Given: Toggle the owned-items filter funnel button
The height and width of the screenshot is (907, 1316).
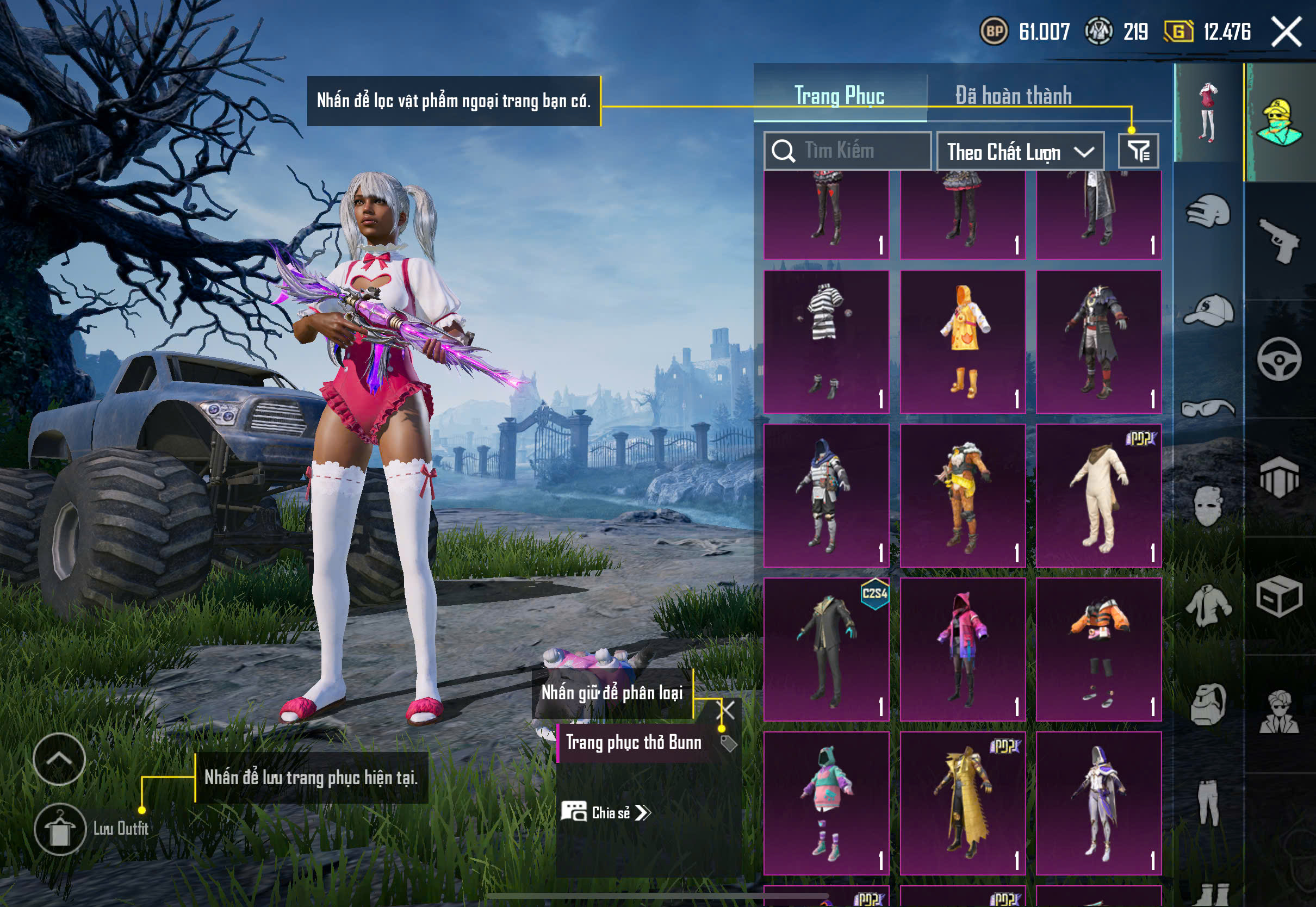Looking at the screenshot, I should [1138, 151].
